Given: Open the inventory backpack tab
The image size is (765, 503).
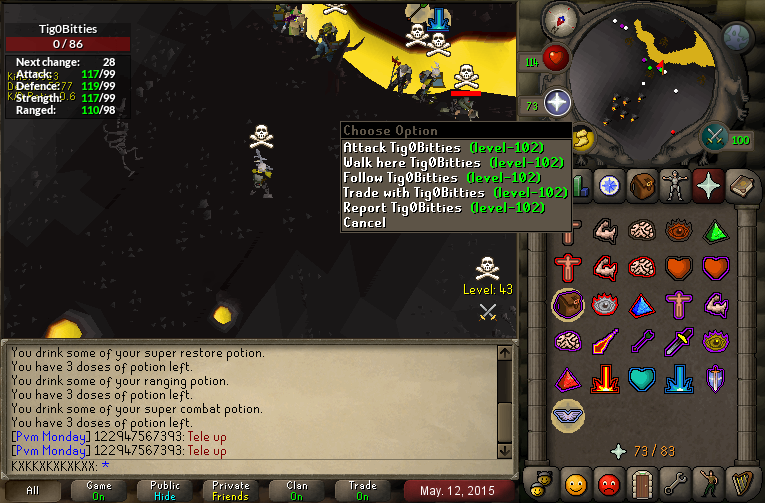Looking at the screenshot, I should coord(640,185).
